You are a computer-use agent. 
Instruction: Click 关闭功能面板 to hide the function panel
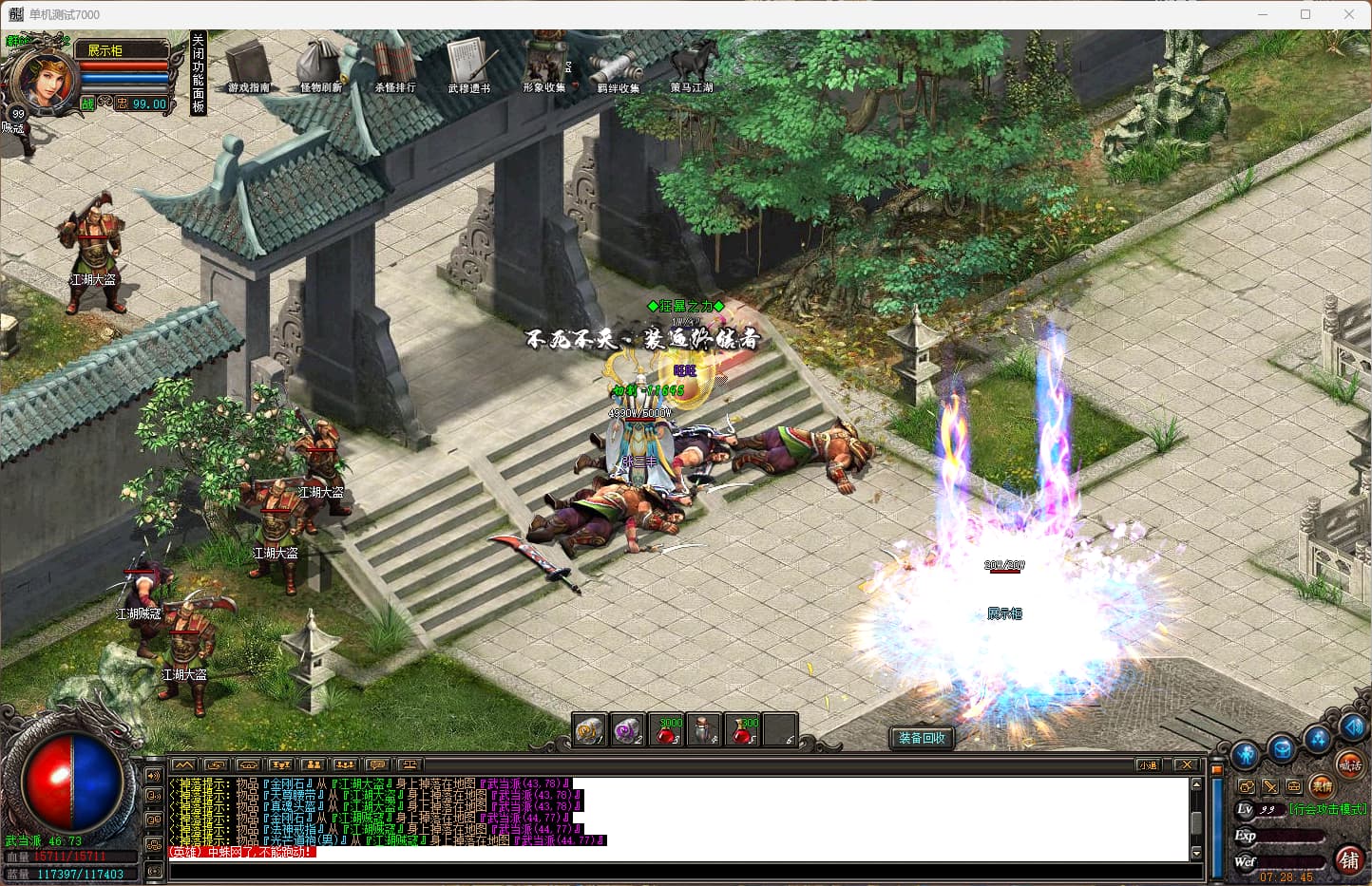[x=198, y=73]
